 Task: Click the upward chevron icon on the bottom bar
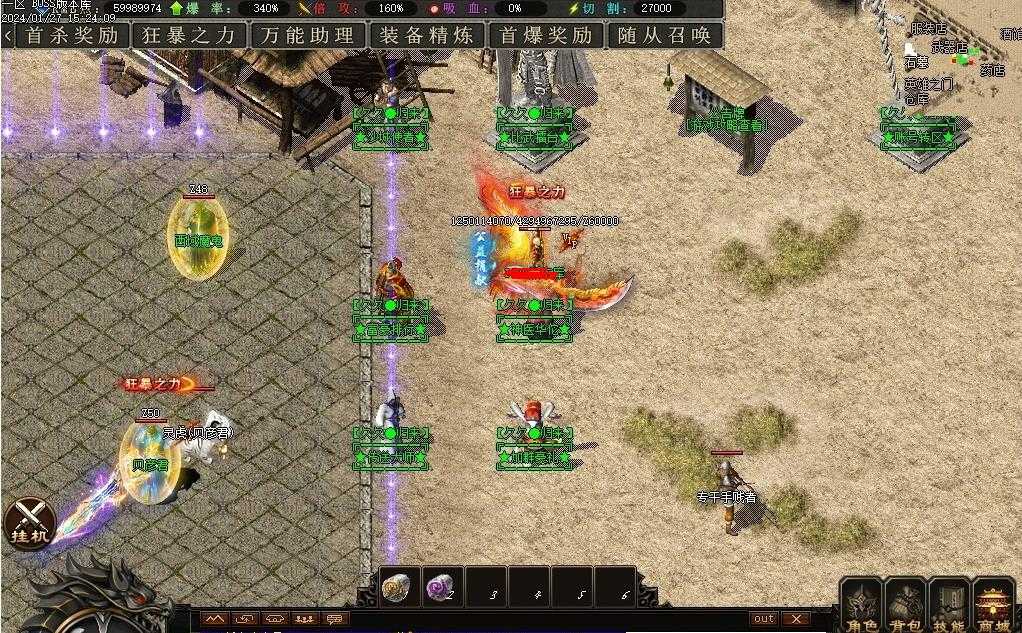point(214,619)
